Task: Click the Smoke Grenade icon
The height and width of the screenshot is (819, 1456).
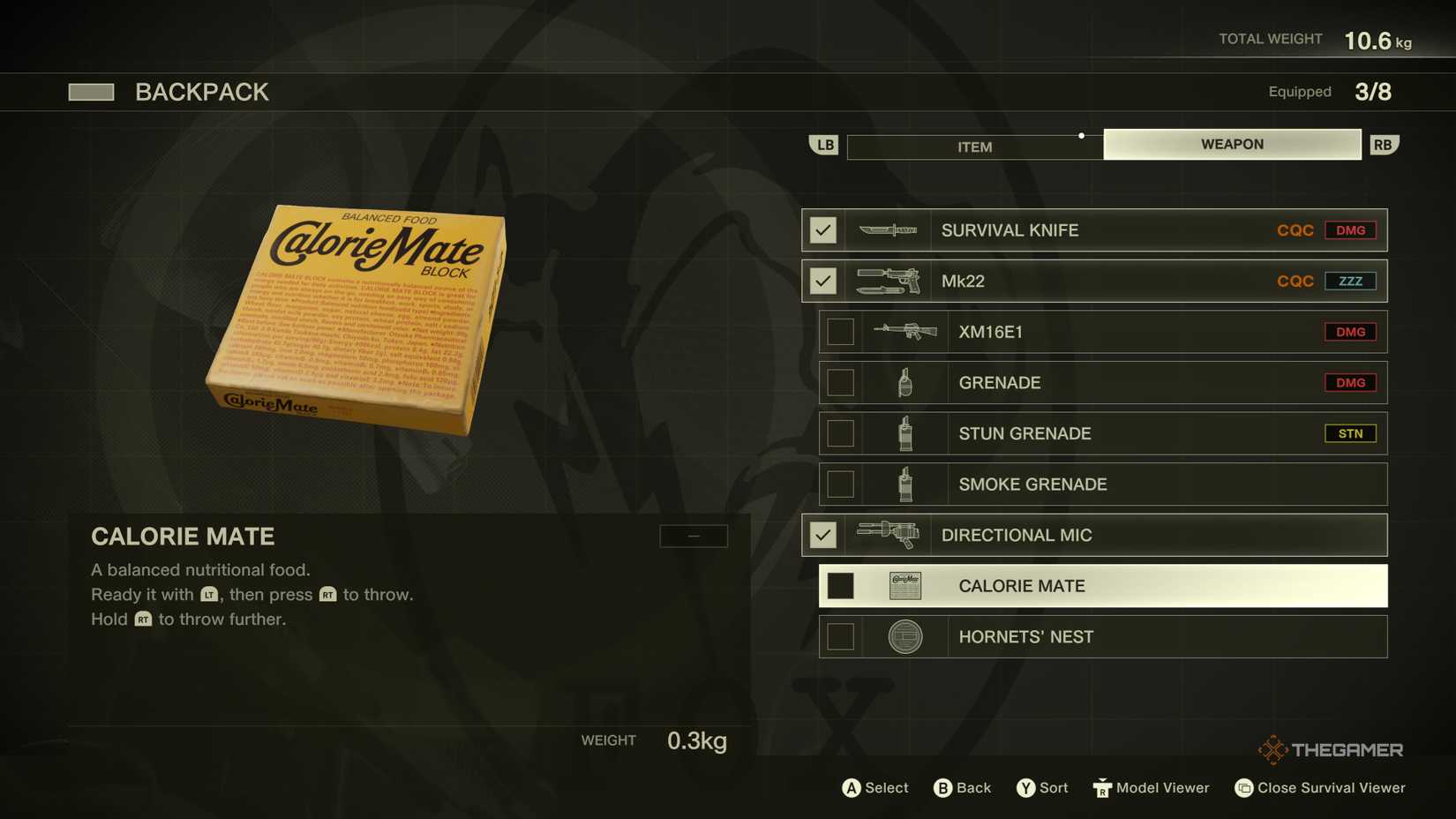Action: click(906, 484)
